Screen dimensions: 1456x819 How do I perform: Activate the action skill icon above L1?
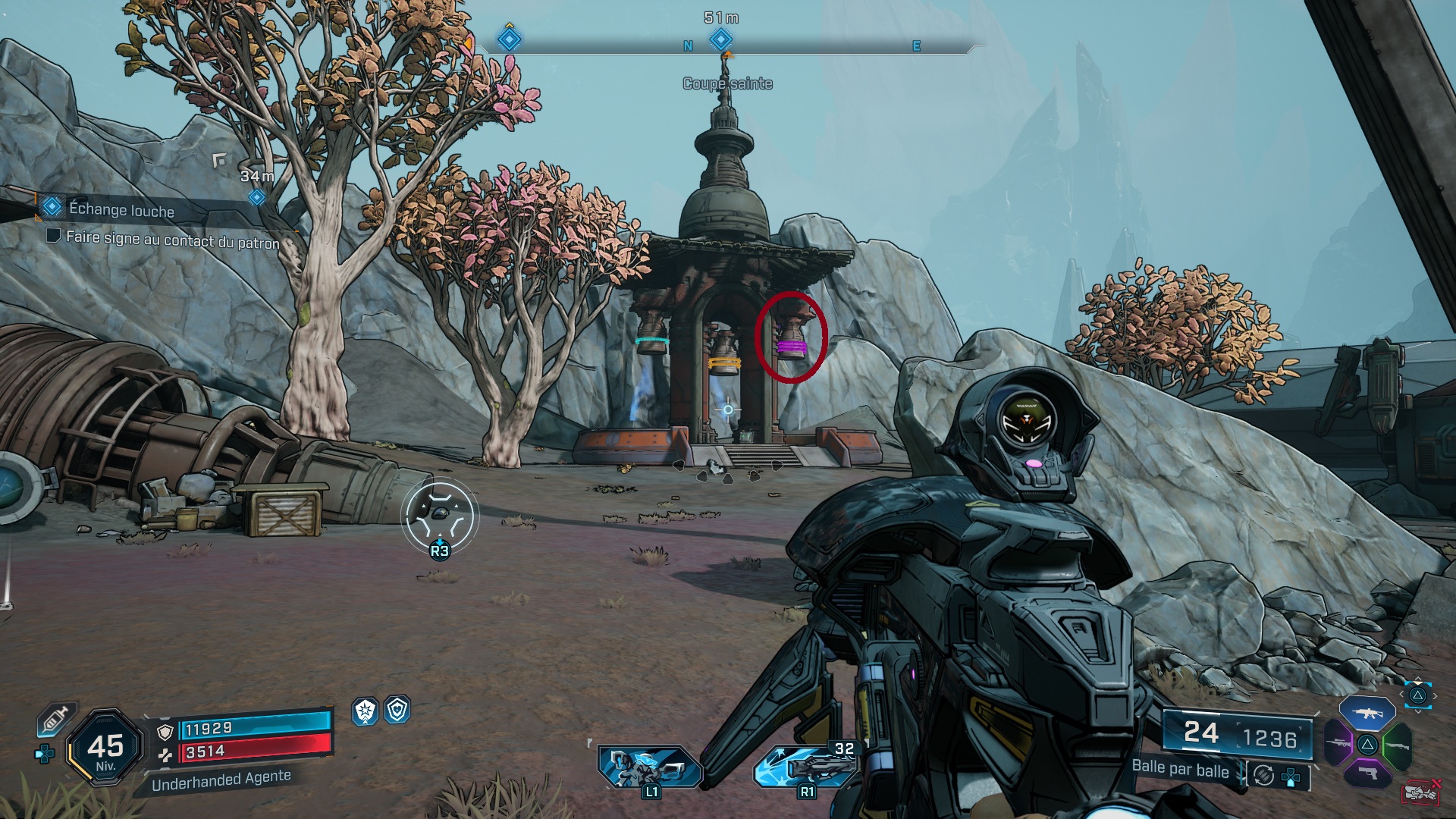pyautogui.click(x=649, y=766)
